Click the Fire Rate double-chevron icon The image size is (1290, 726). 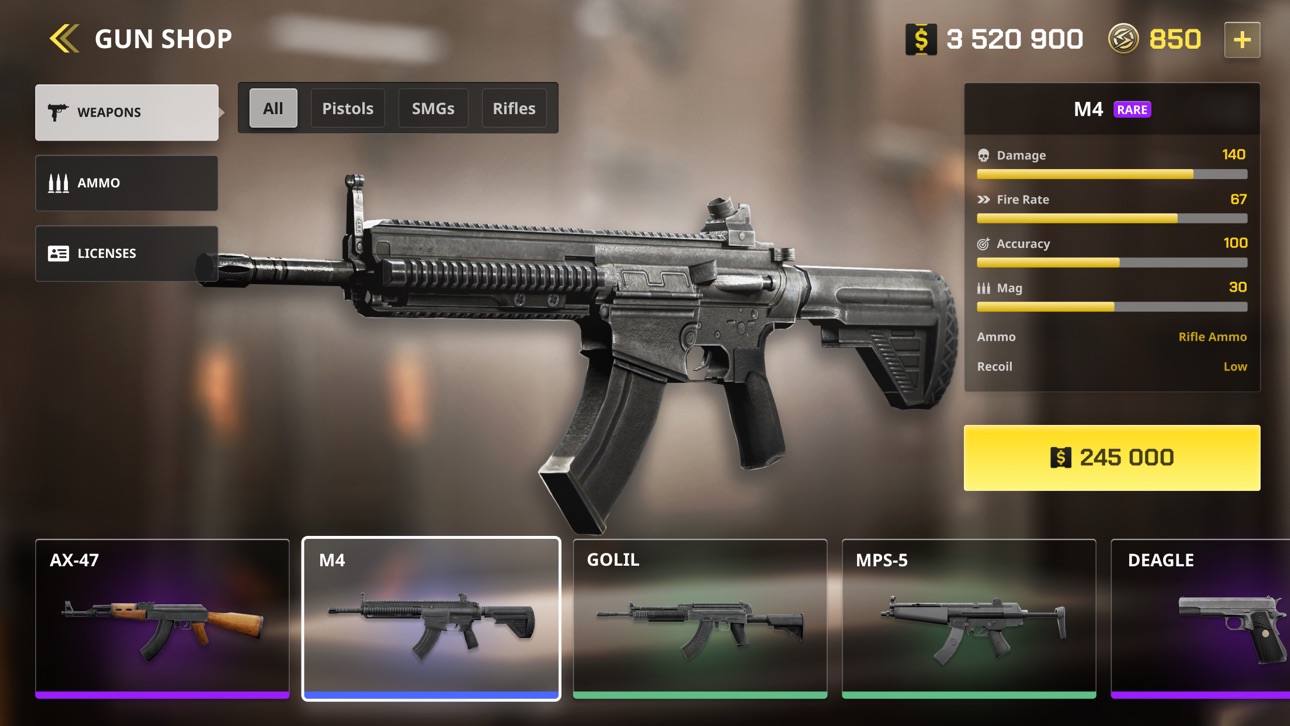(x=983, y=199)
